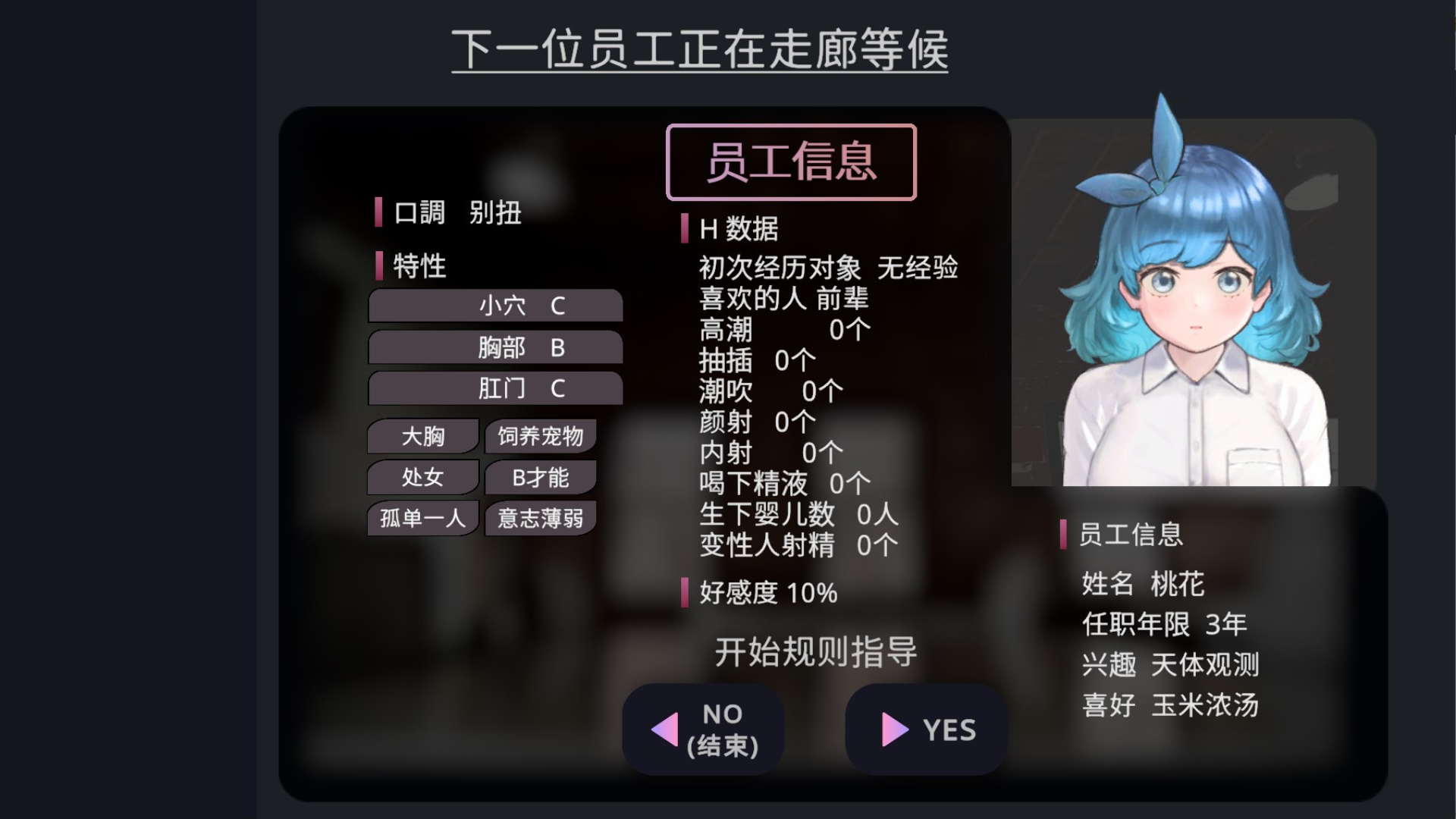Image resolution: width=1456 pixels, height=819 pixels.
Task: Click the 处女 trait tag
Action: coord(422,477)
